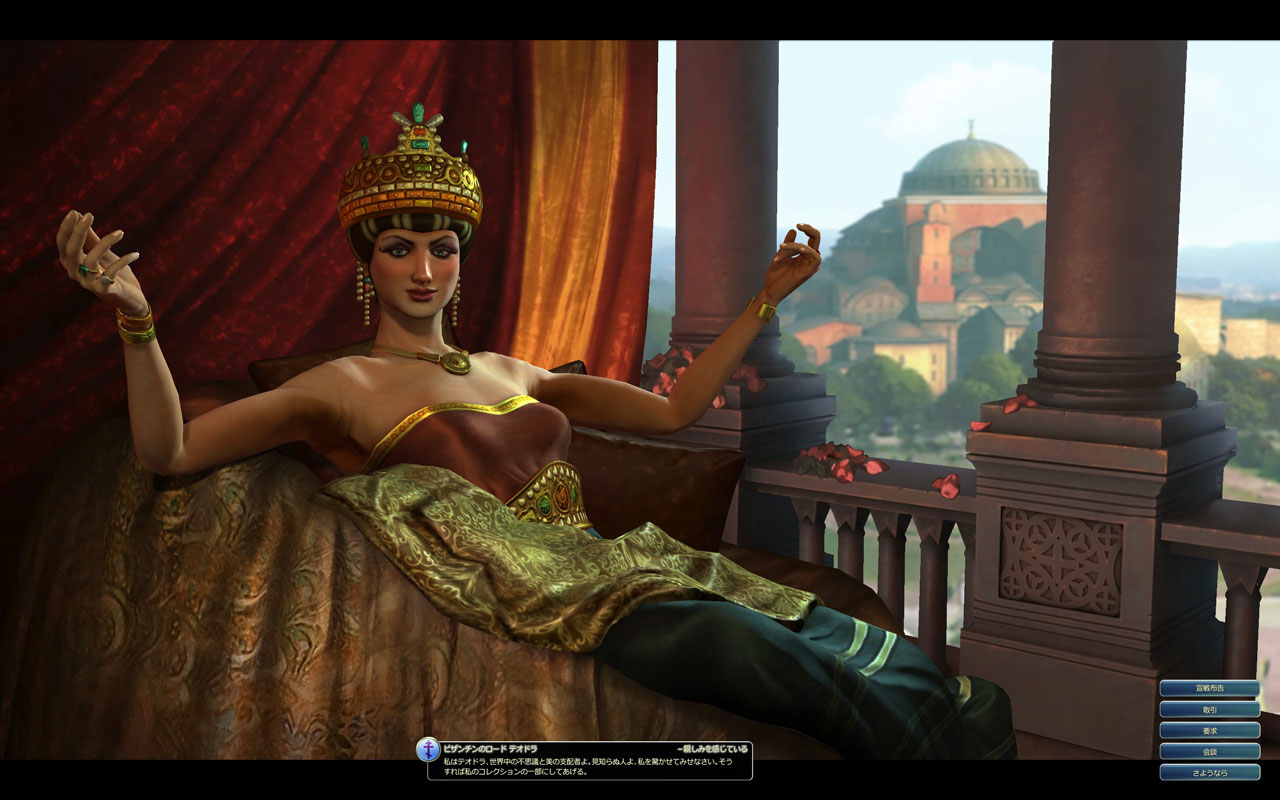Image resolution: width=1280 pixels, height=800 pixels.
Task: Click さようなら to say goodbye
Action: click(1209, 772)
